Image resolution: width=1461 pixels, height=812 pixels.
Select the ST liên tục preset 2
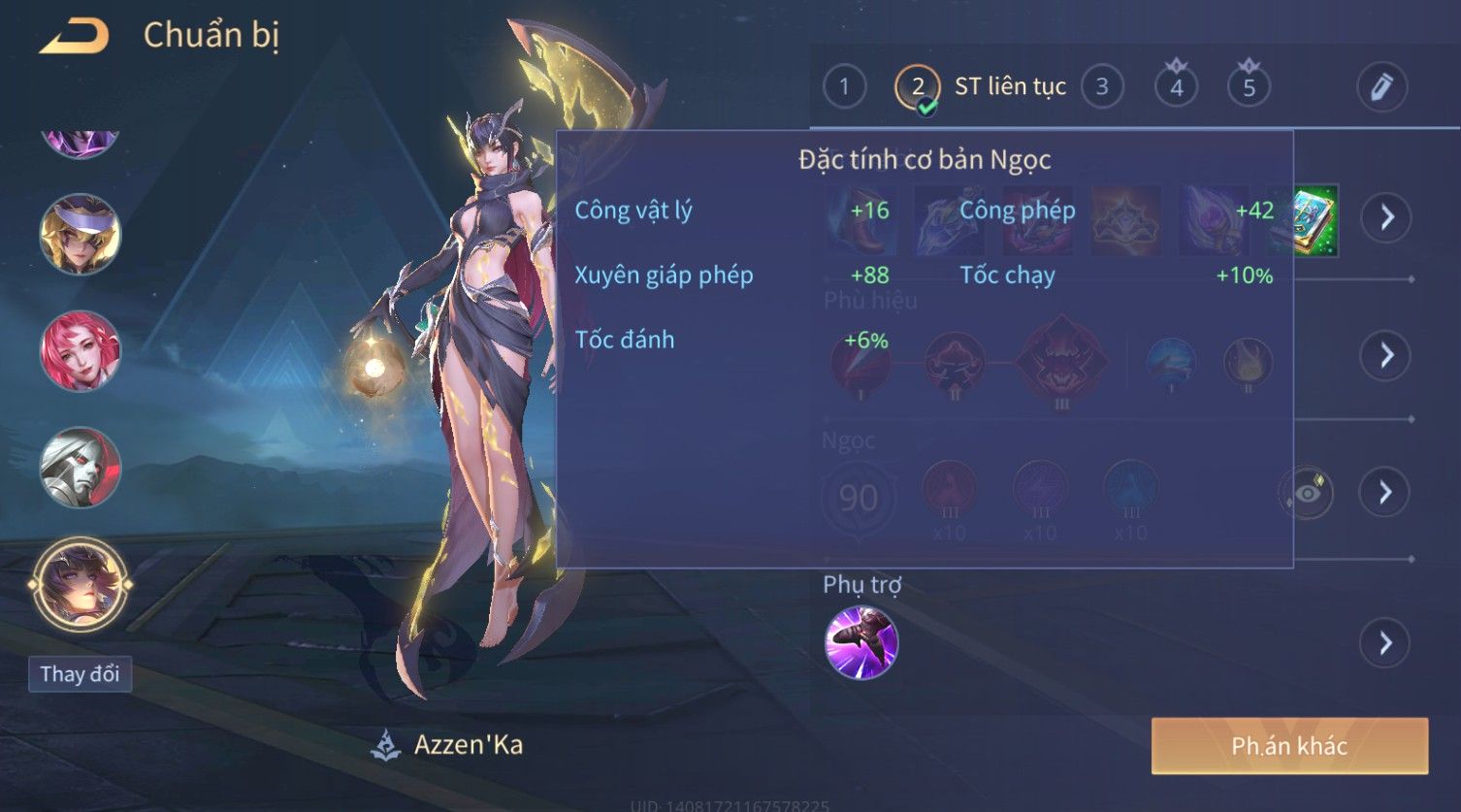pyautogui.click(x=918, y=87)
